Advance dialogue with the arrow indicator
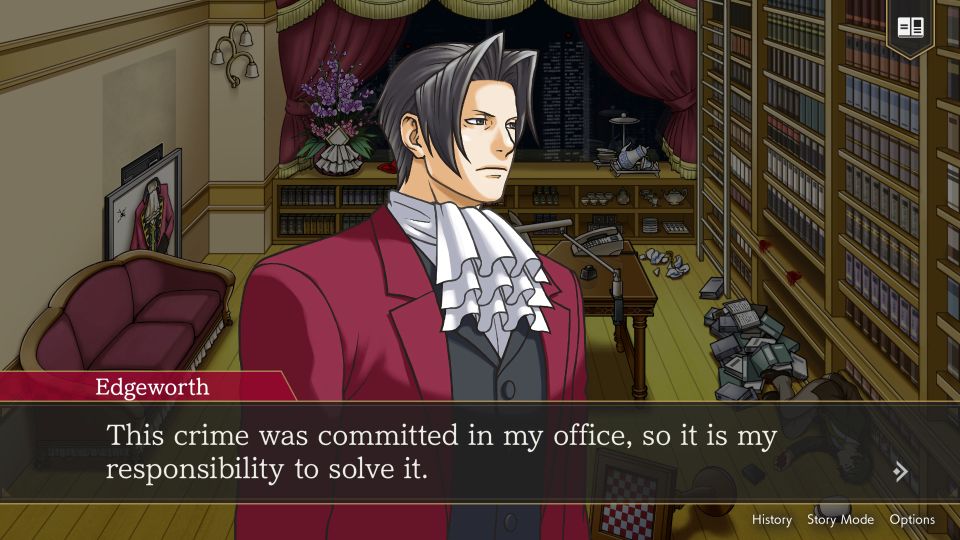Screen dimensions: 960x540 901,472
